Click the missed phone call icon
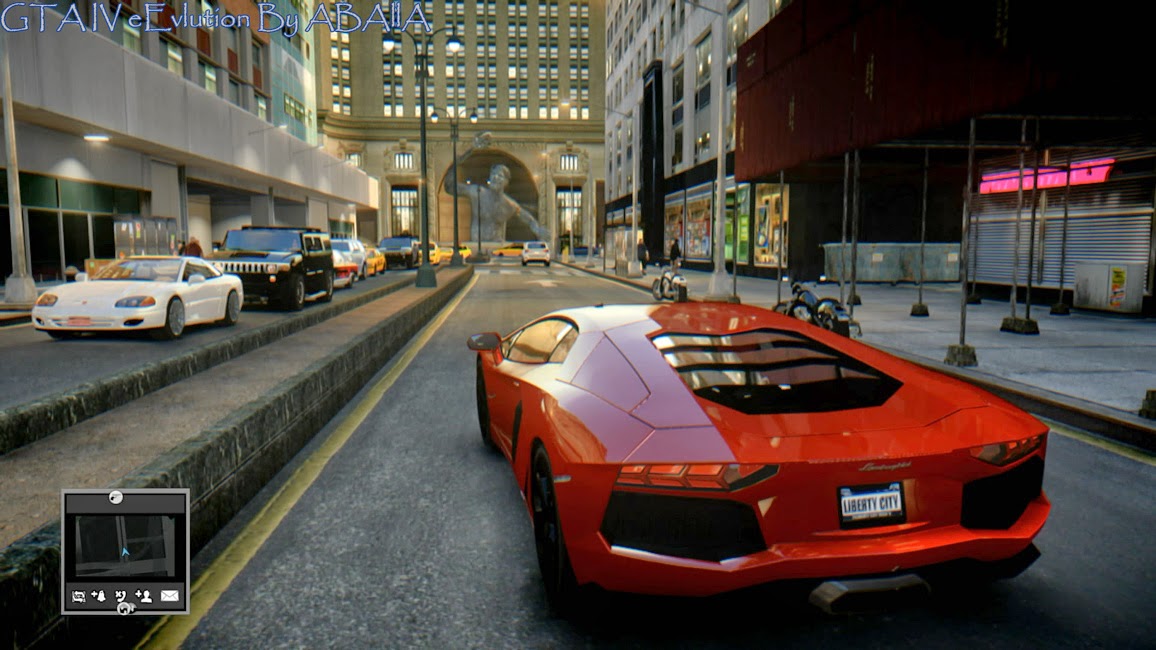The width and height of the screenshot is (1156, 650). [121, 596]
